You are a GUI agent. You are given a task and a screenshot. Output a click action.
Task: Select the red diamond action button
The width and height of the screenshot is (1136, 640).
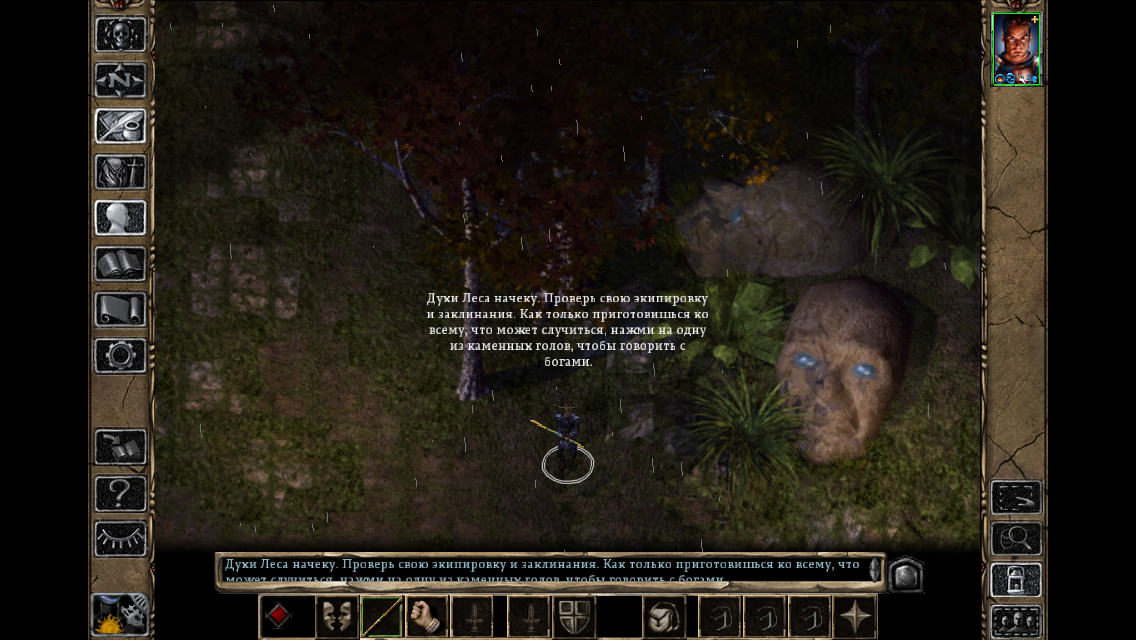point(279,616)
